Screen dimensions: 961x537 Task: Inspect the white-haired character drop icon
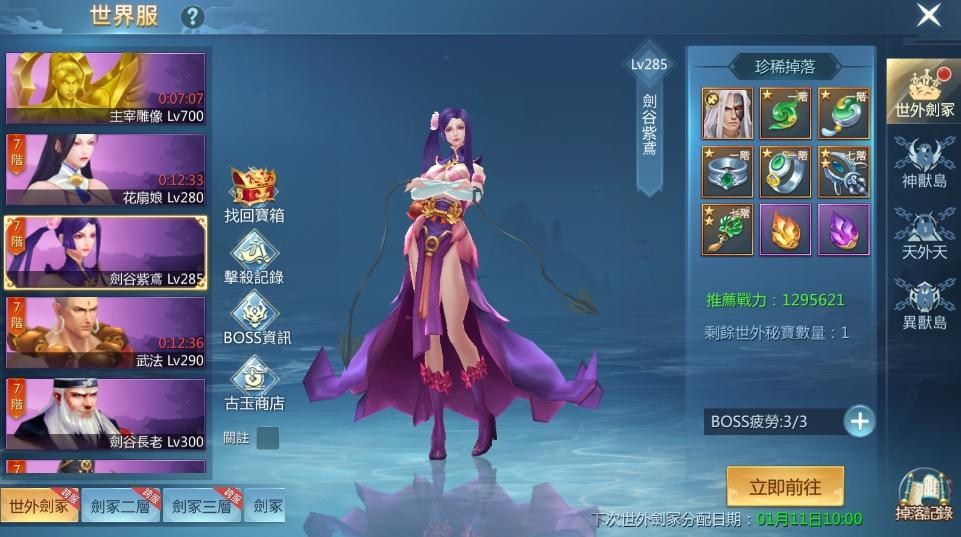pyautogui.click(x=727, y=113)
